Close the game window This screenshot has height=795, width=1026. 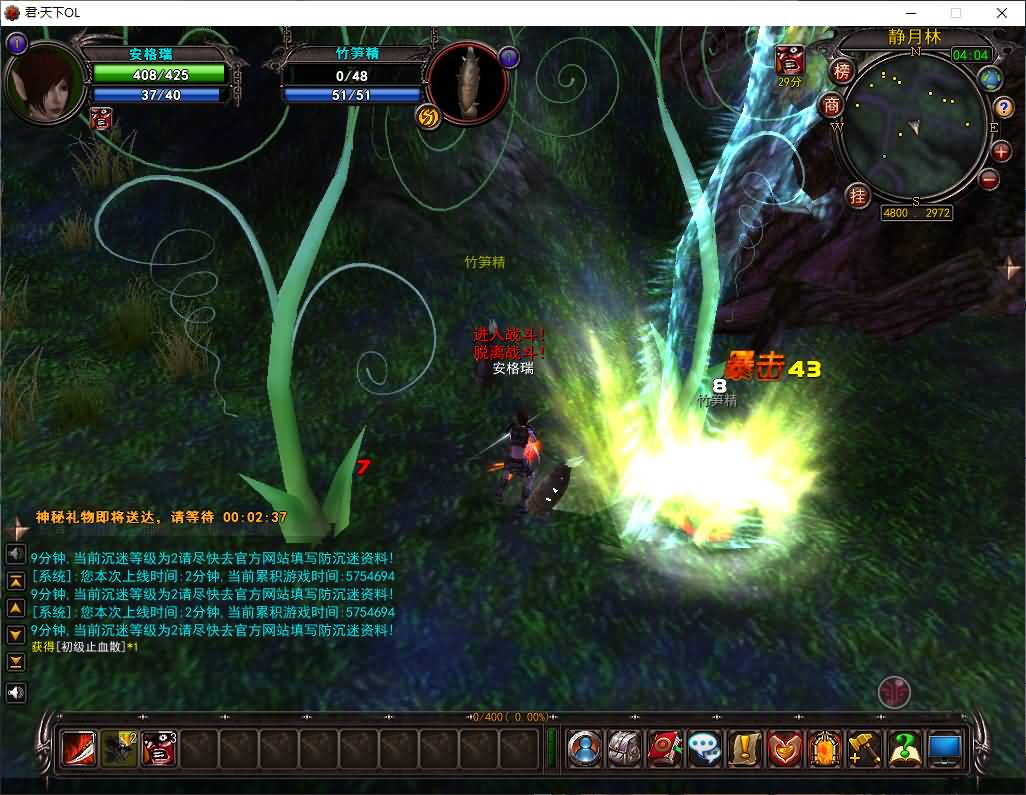[x=1002, y=13]
